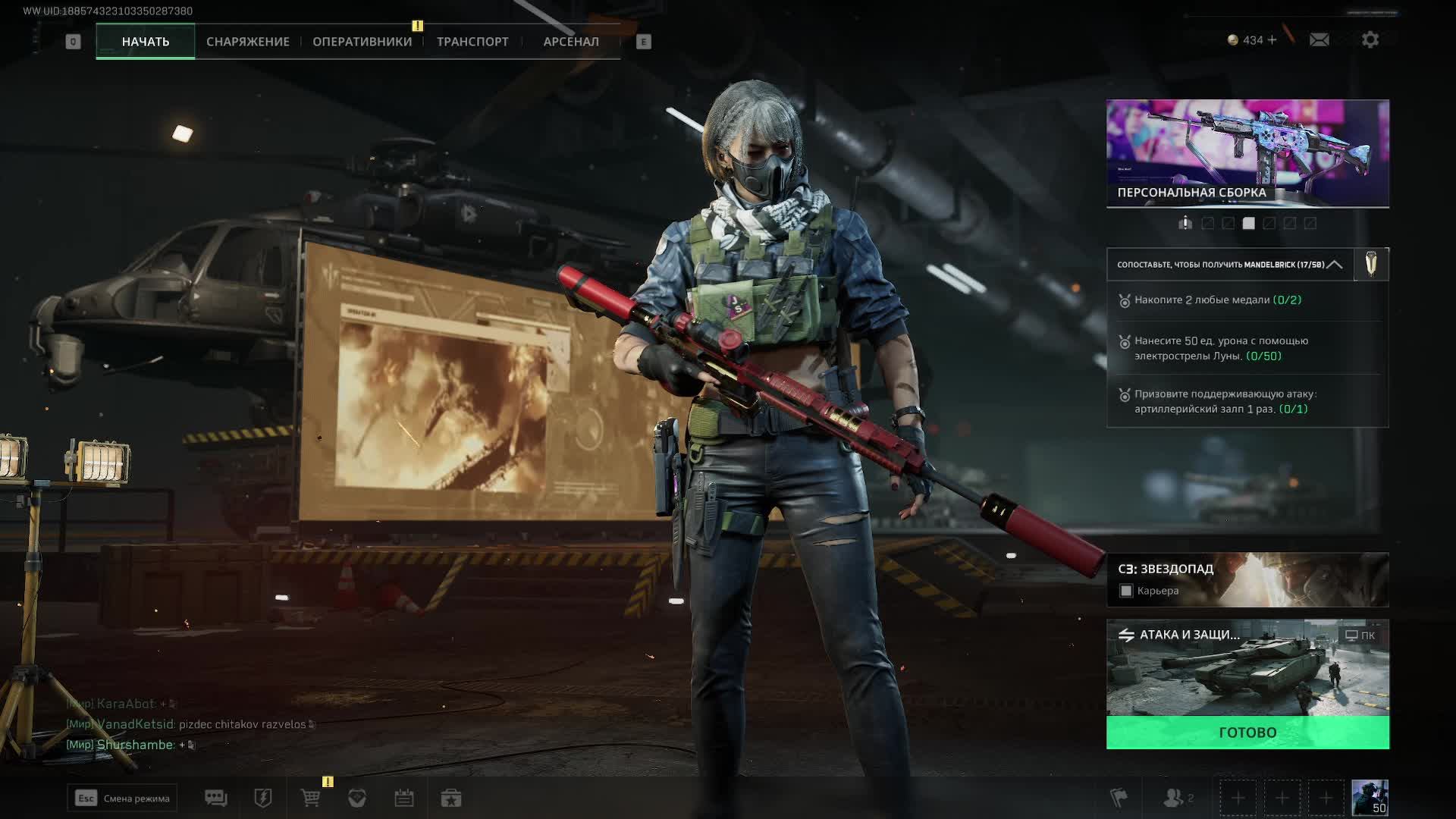Screen dimensions: 1456x819
Task: Open the Оперативники tab
Action: (x=362, y=42)
